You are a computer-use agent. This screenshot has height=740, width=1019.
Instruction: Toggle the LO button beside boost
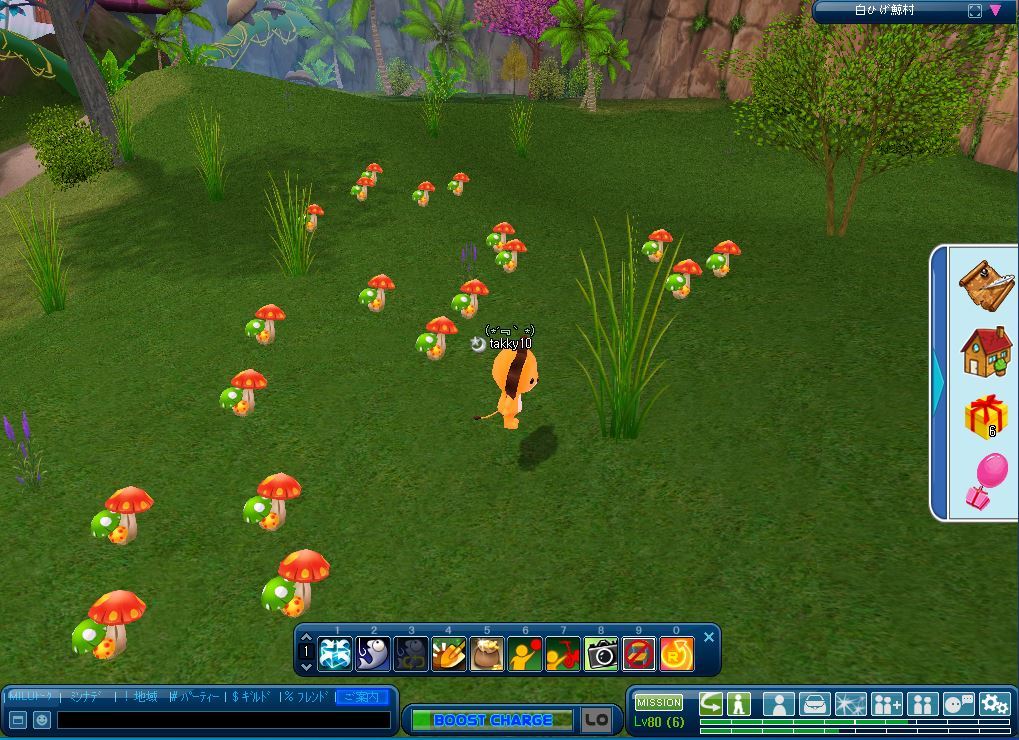point(596,719)
